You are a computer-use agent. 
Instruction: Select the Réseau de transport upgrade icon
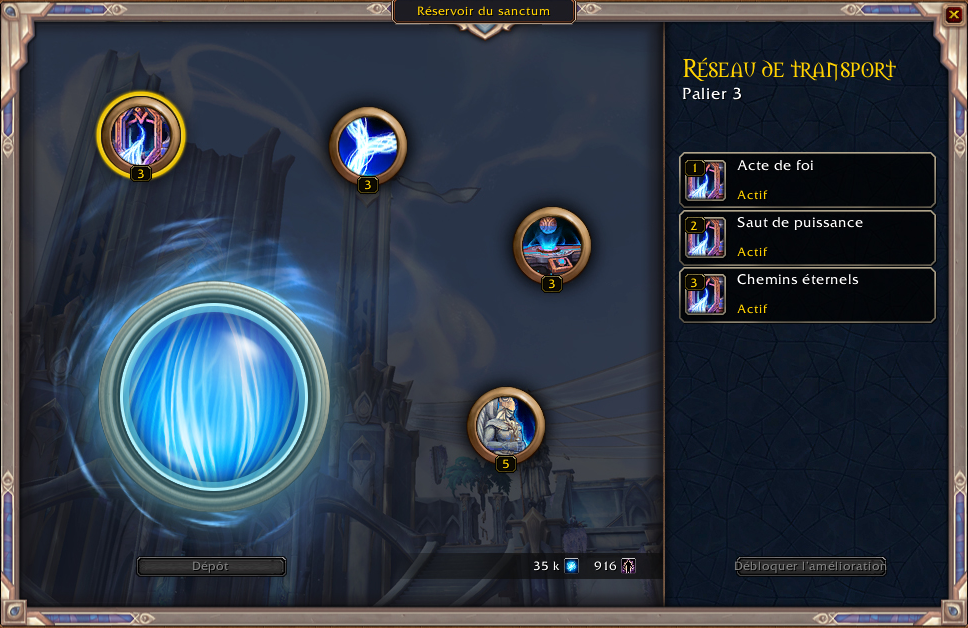point(141,133)
